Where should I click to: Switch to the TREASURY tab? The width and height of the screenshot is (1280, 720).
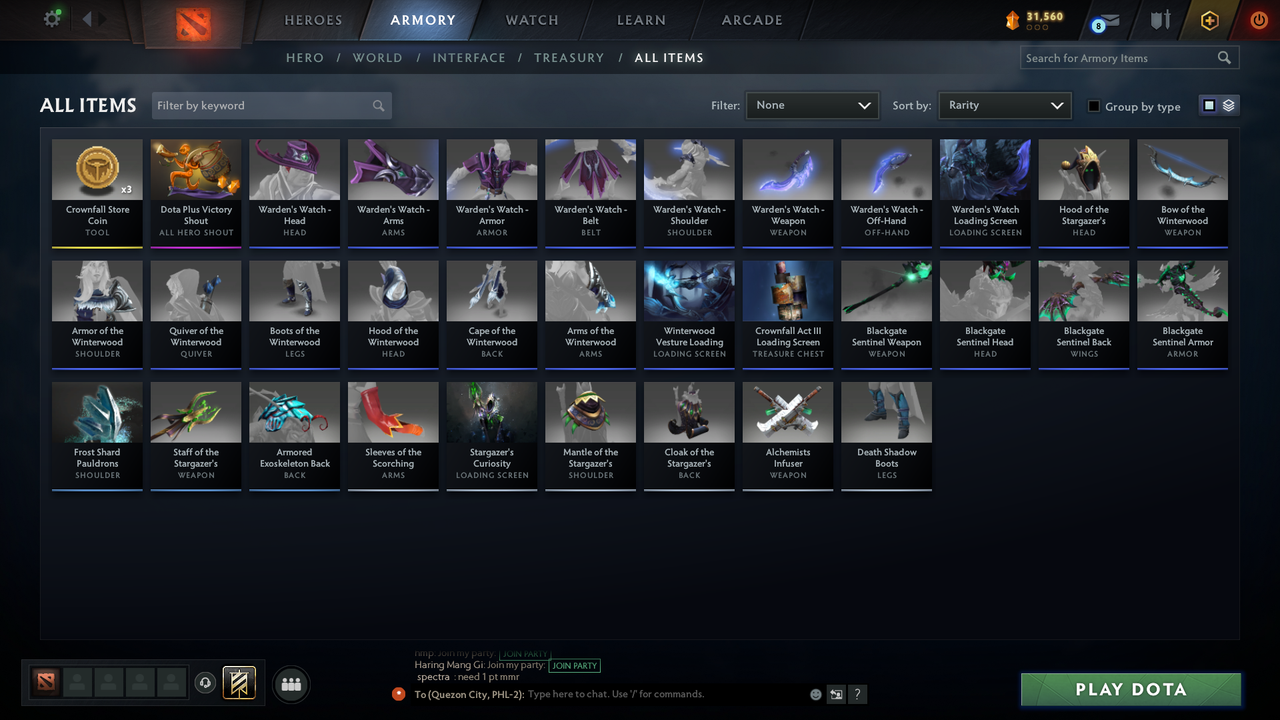569,58
